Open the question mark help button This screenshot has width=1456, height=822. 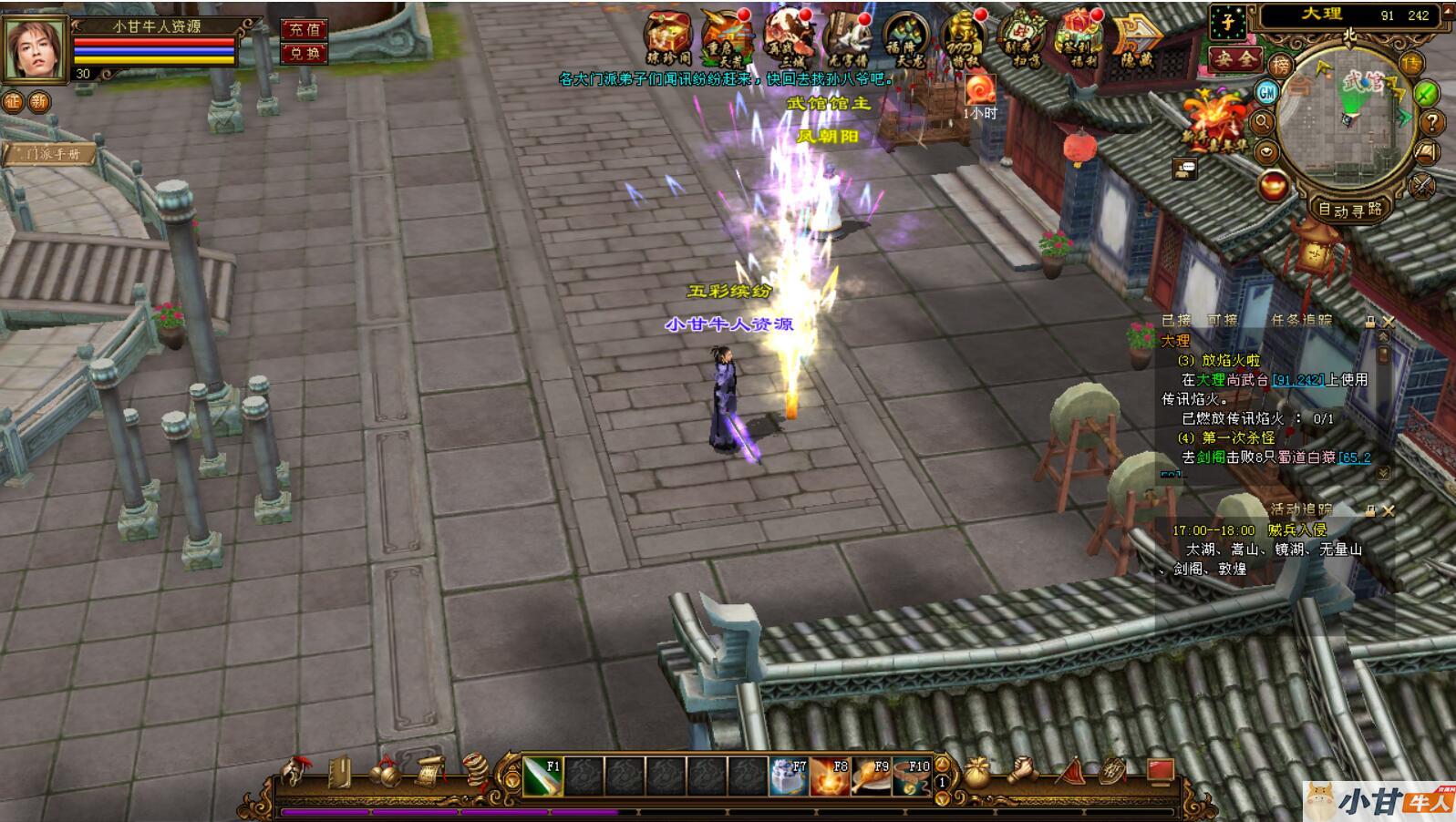[x=1431, y=122]
